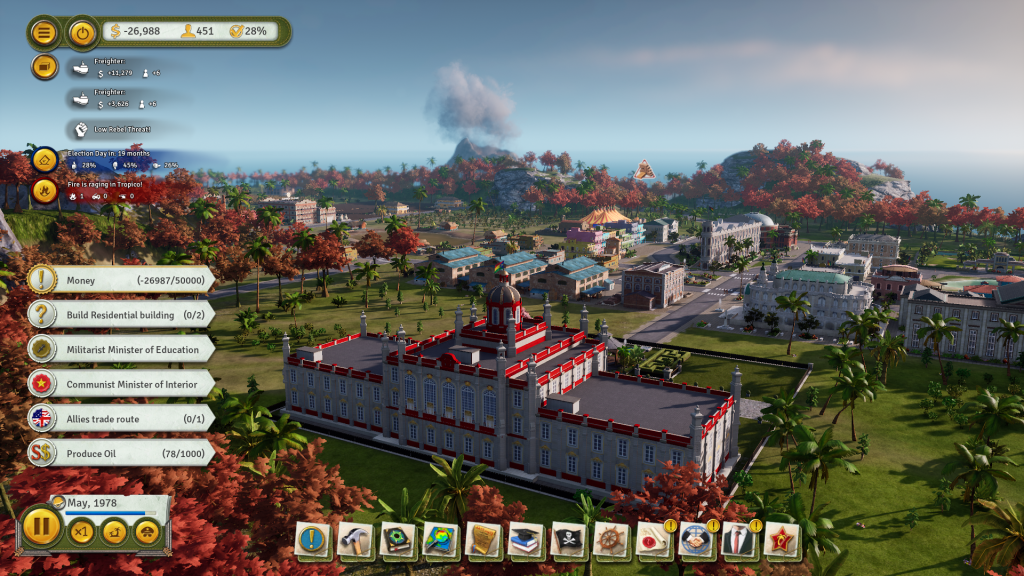Show the Allies trade route objective
The height and width of the screenshot is (576, 1024).
pyautogui.click(x=120, y=418)
